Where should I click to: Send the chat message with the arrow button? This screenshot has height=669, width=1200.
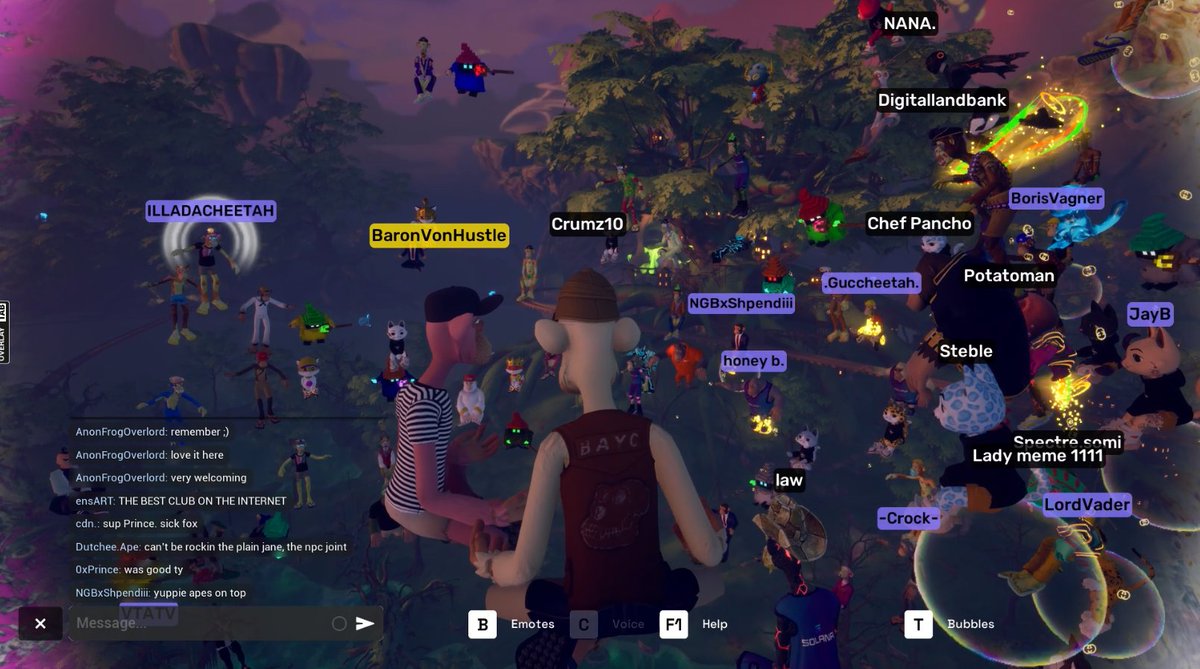(365, 624)
